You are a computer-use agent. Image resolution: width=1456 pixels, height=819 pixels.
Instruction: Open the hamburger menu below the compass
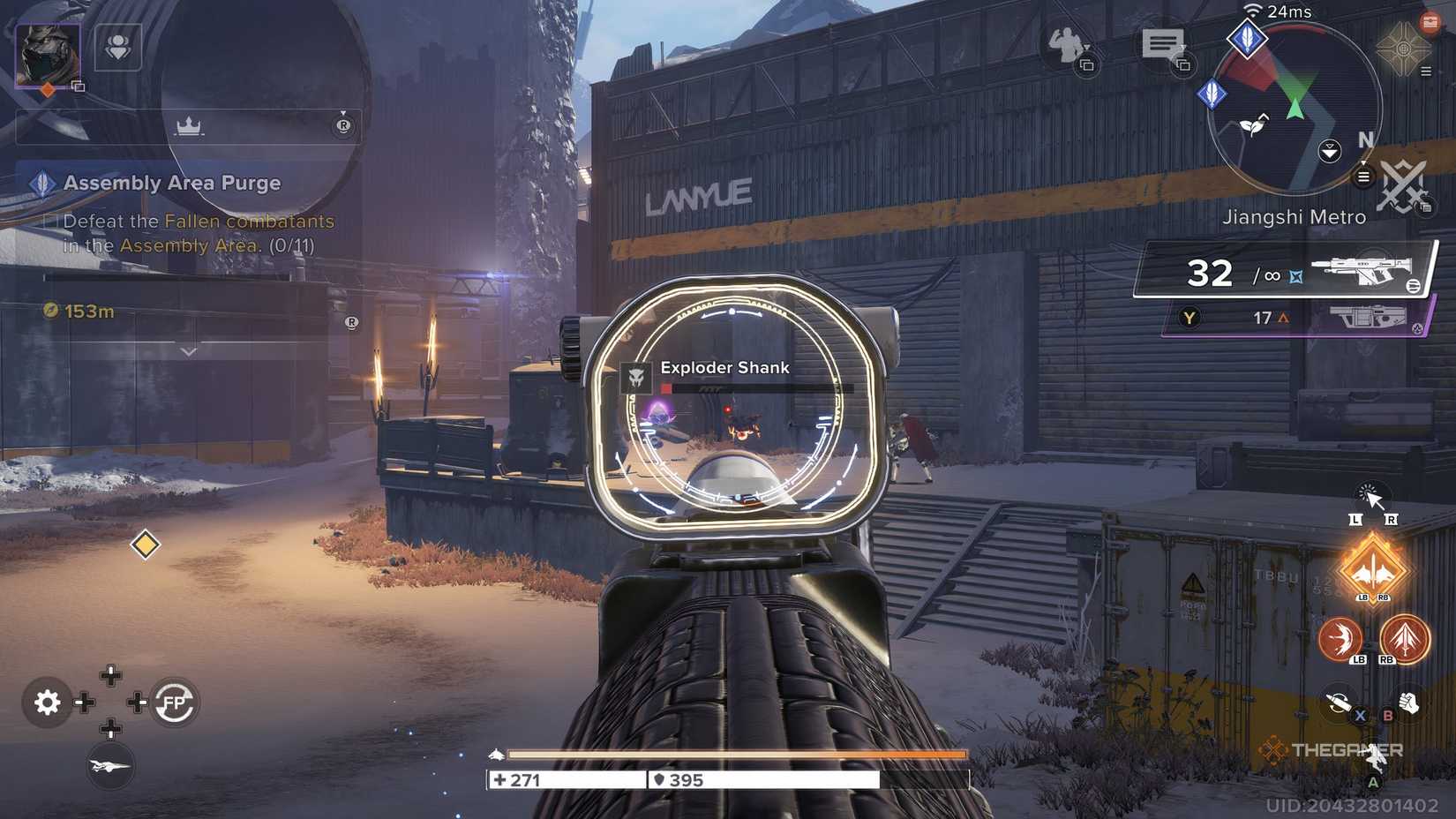1362,177
